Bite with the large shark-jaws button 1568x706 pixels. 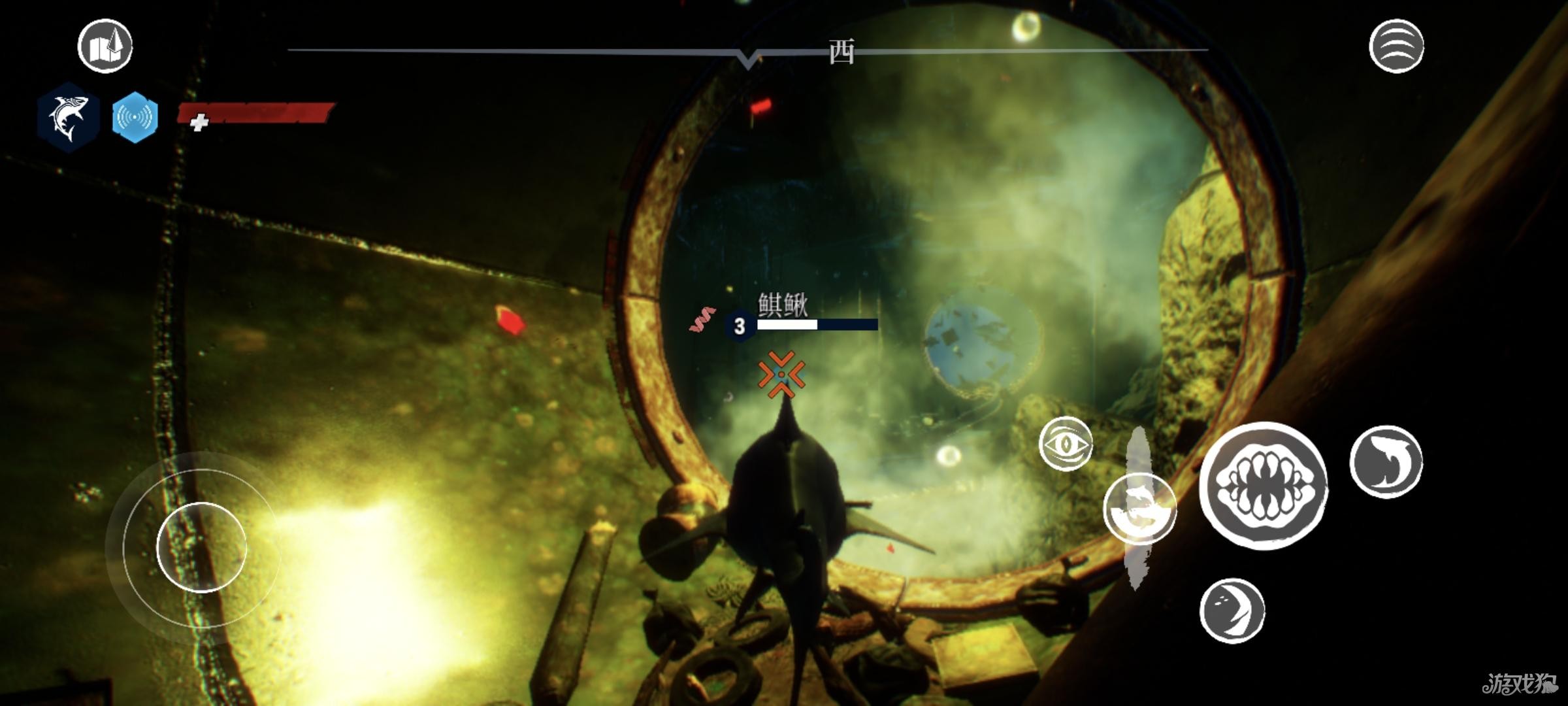click(x=1263, y=486)
